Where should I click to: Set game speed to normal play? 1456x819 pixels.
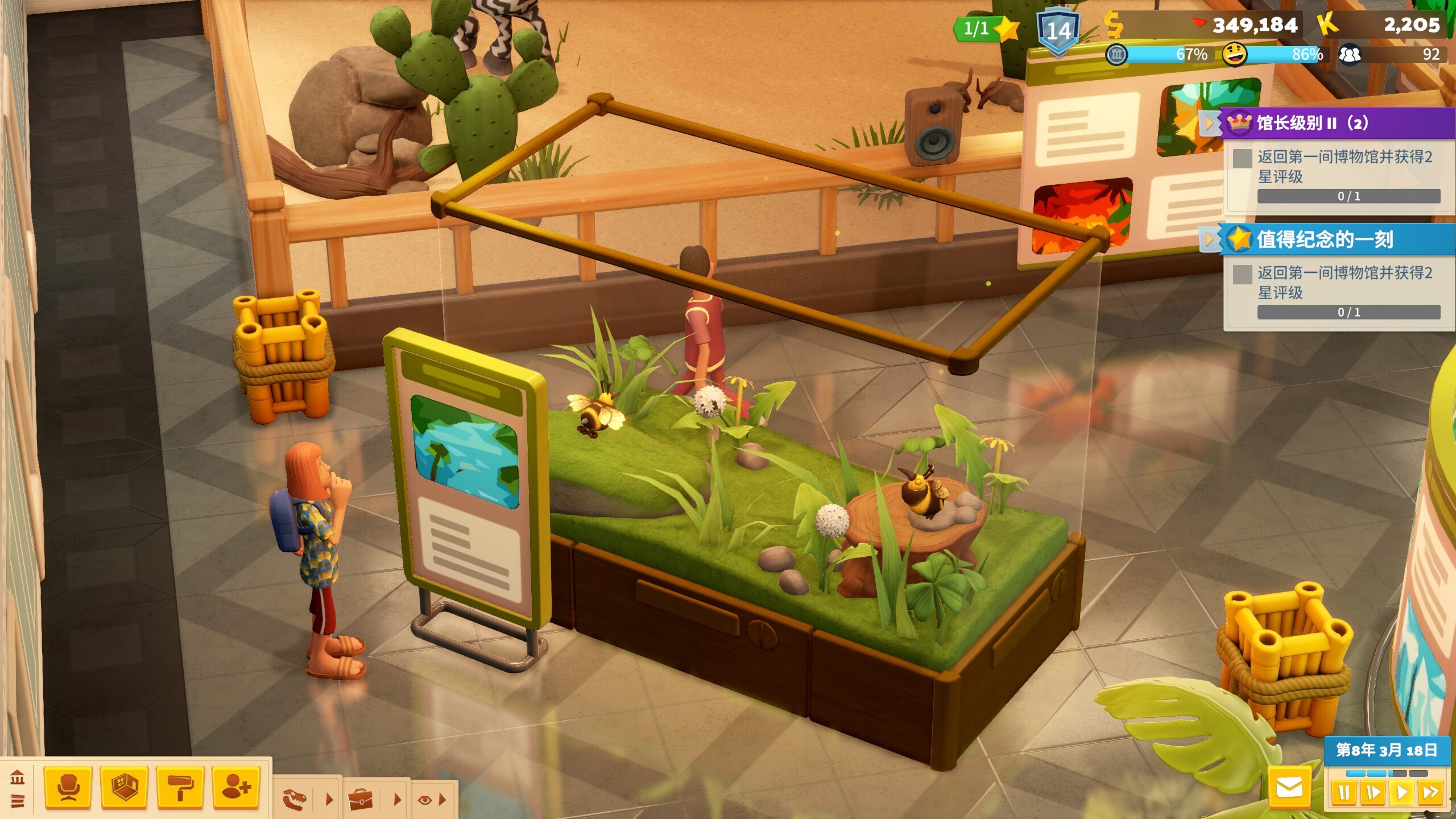point(1401,792)
